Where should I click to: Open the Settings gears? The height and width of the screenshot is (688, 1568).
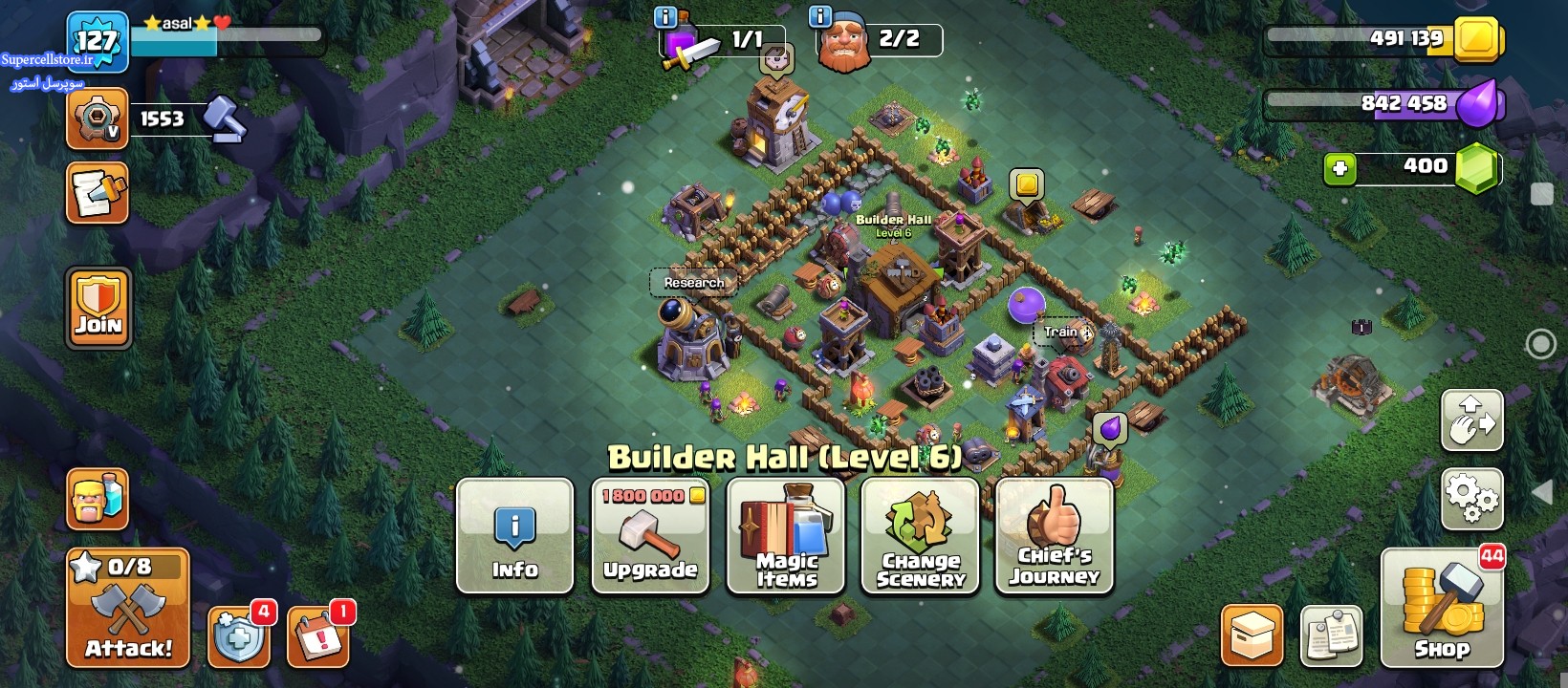[x=1471, y=498]
